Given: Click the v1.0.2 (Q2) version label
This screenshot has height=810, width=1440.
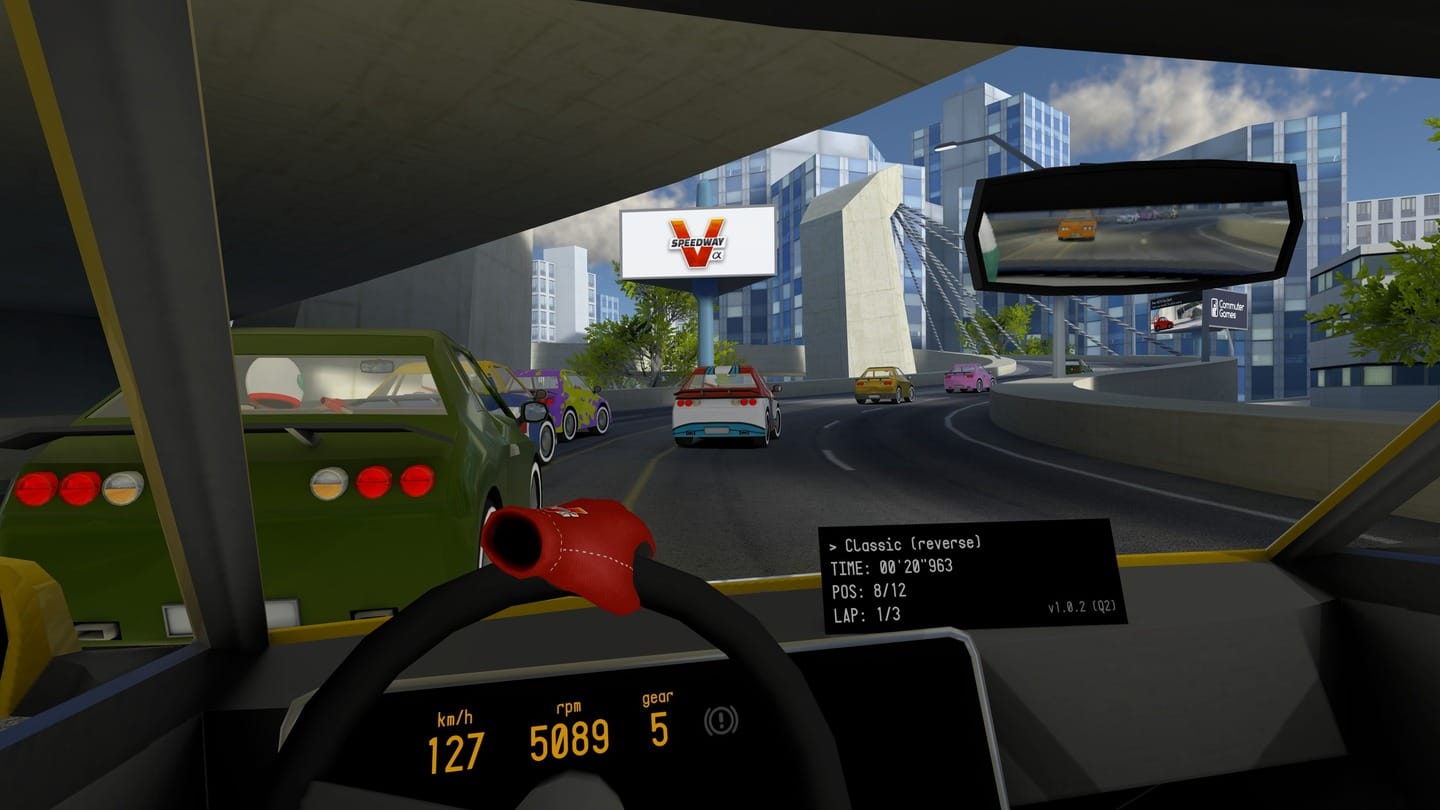Looking at the screenshot, I should click(x=1084, y=607).
